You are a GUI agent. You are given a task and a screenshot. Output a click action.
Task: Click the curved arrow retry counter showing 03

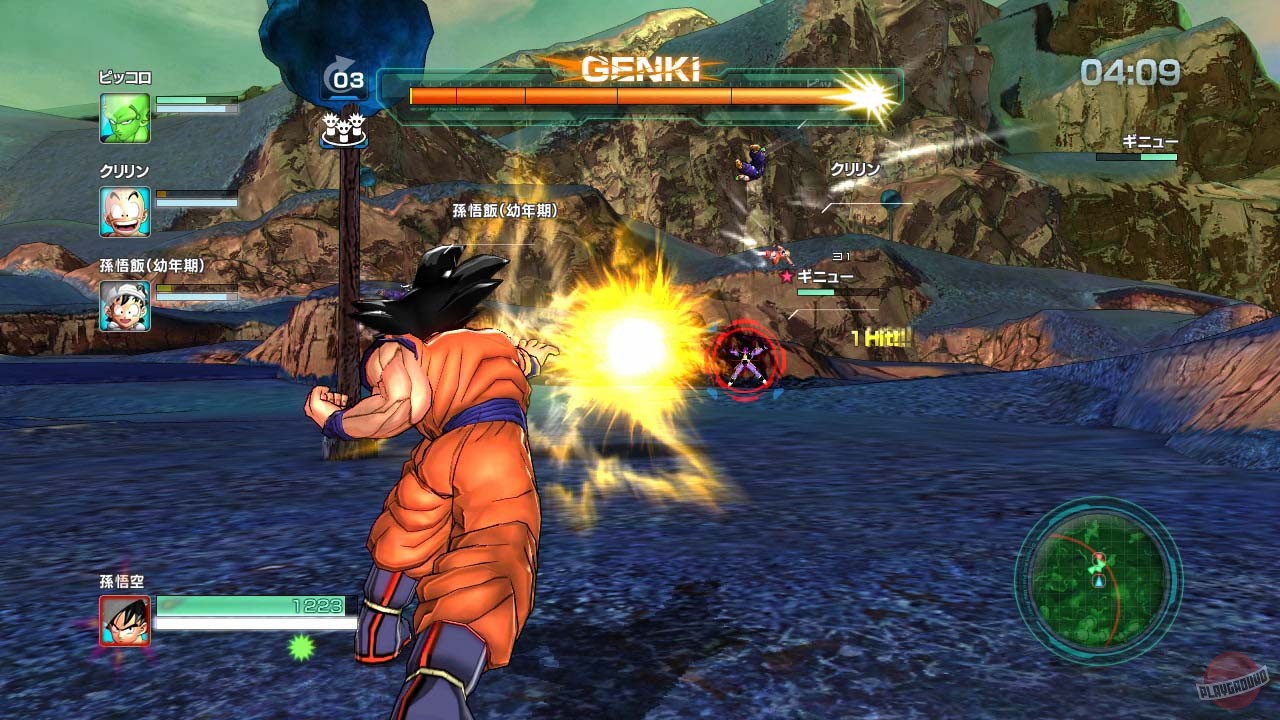(345, 76)
